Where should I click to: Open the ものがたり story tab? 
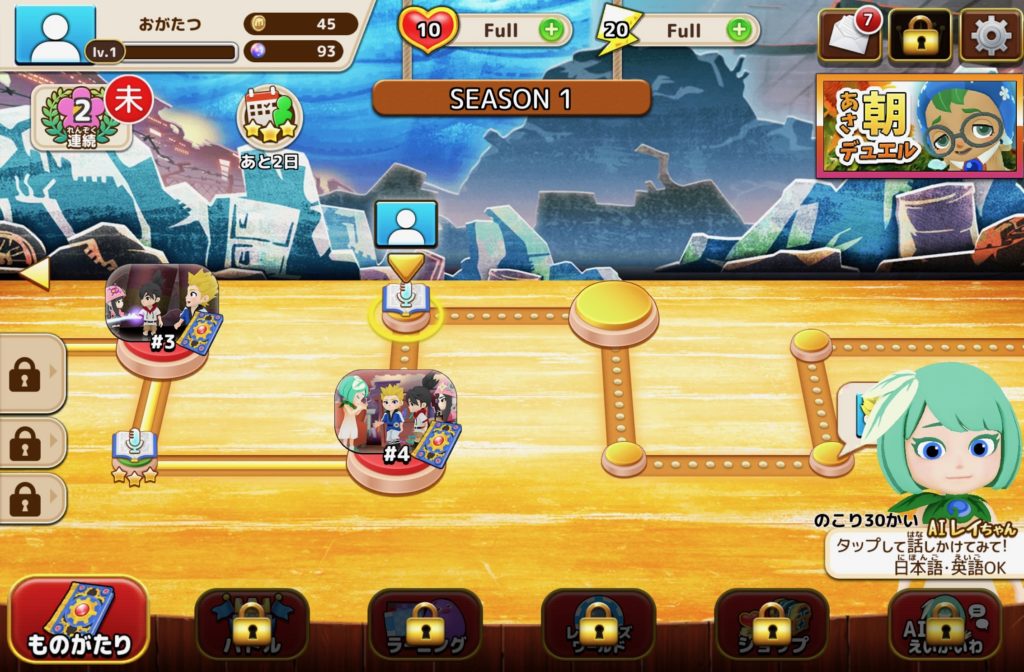(80, 621)
